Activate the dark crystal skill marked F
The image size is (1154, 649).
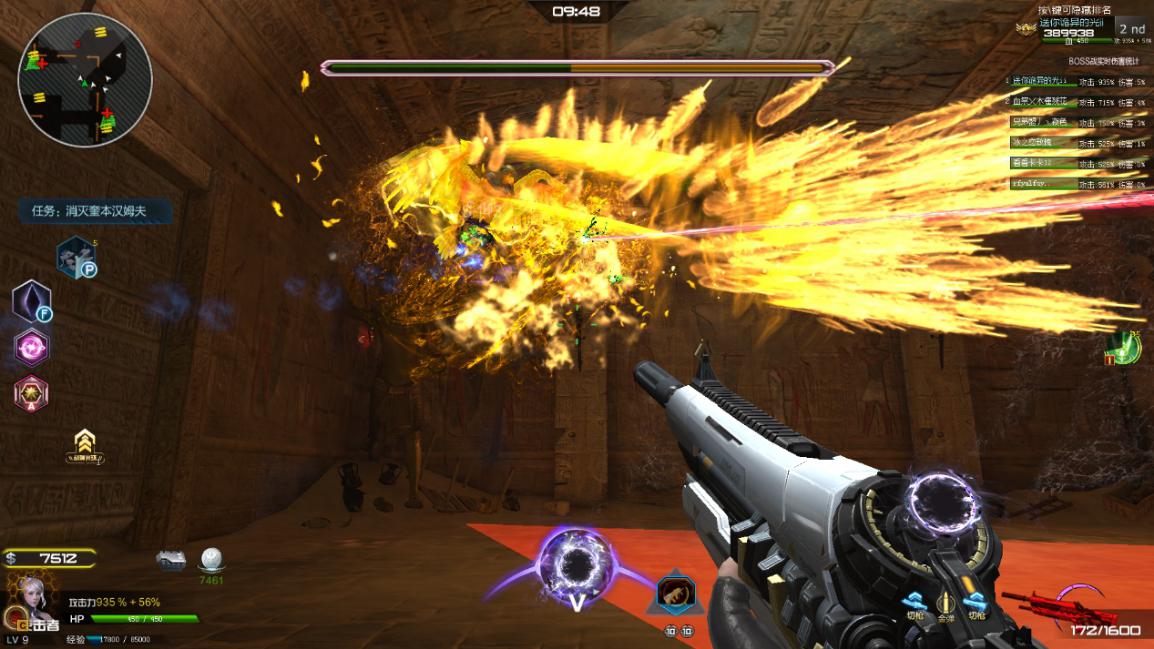(x=31, y=300)
